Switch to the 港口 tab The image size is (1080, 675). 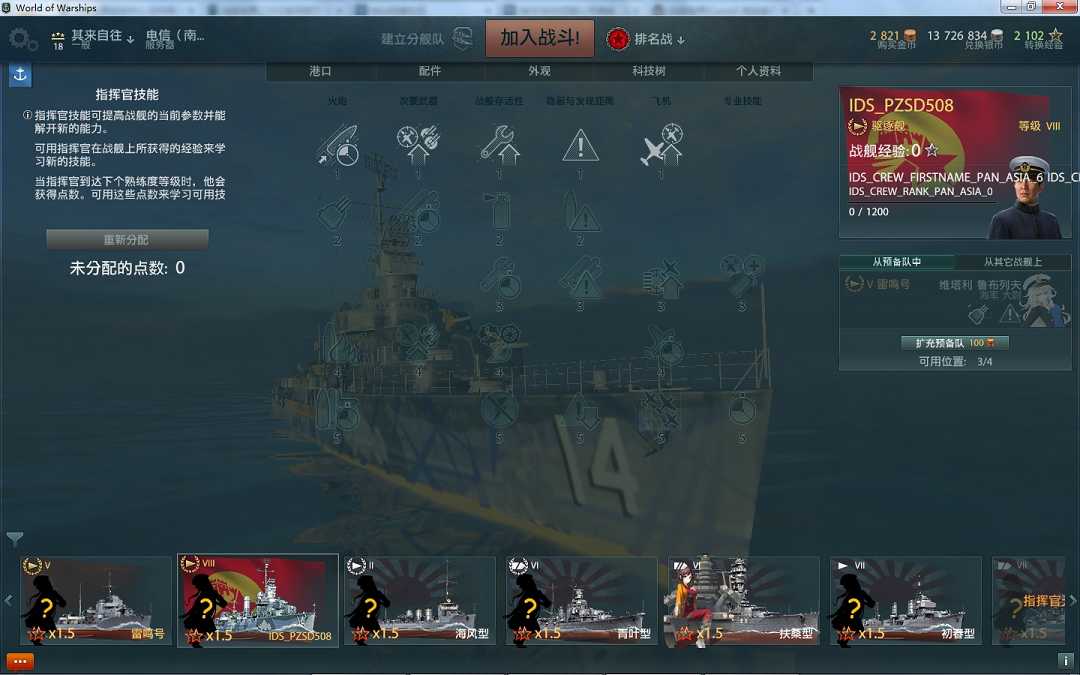pos(320,71)
